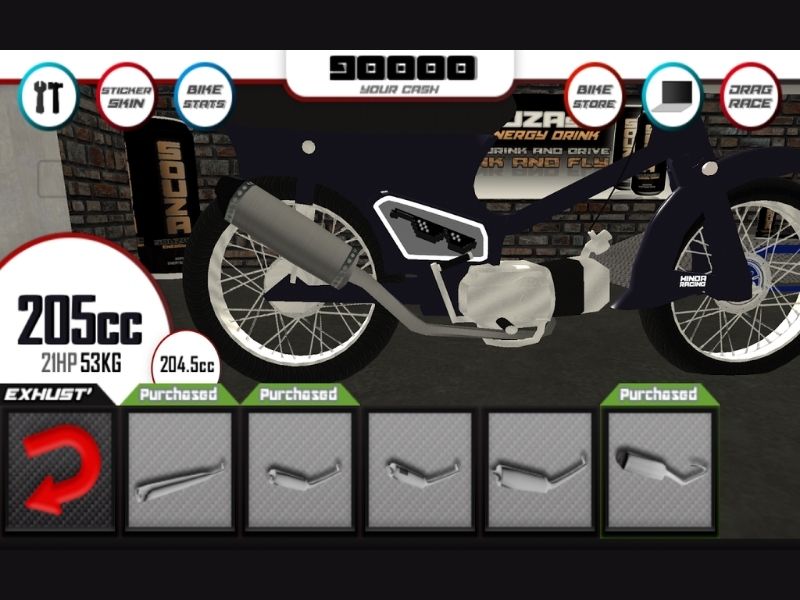Show the Bike Stats panel
The height and width of the screenshot is (600, 800).
click(204, 96)
